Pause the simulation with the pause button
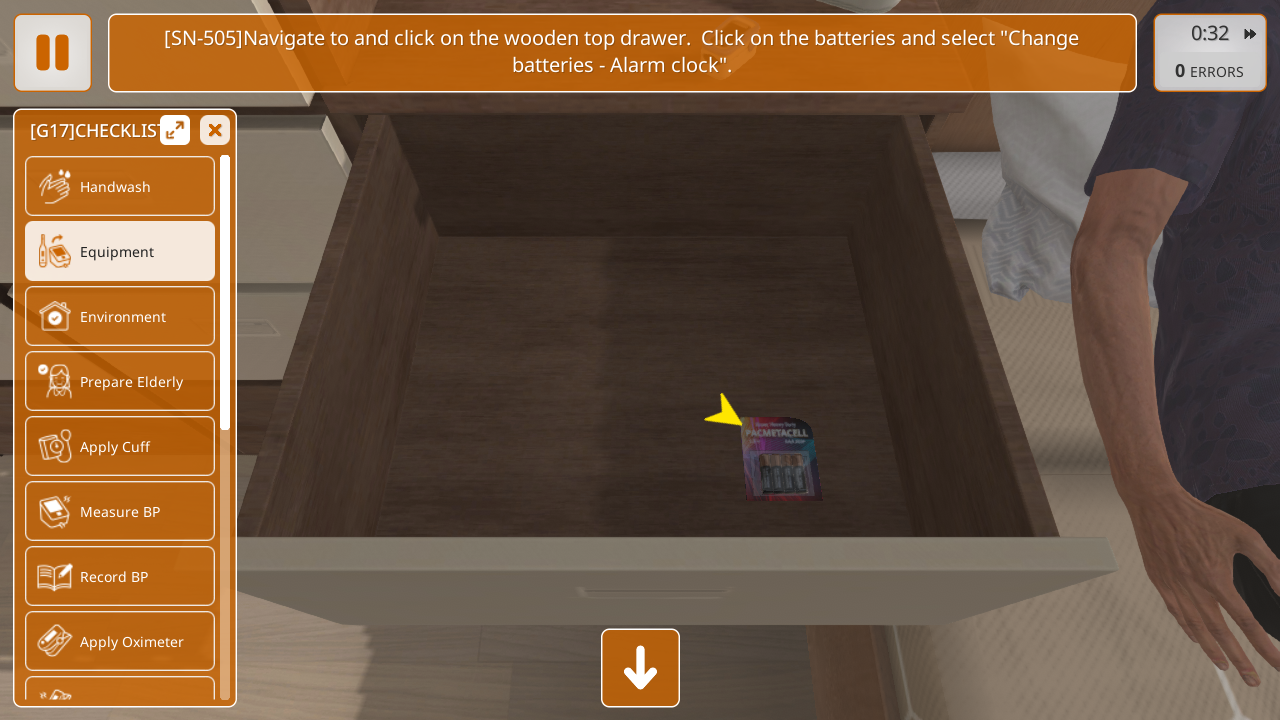 pos(52,53)
